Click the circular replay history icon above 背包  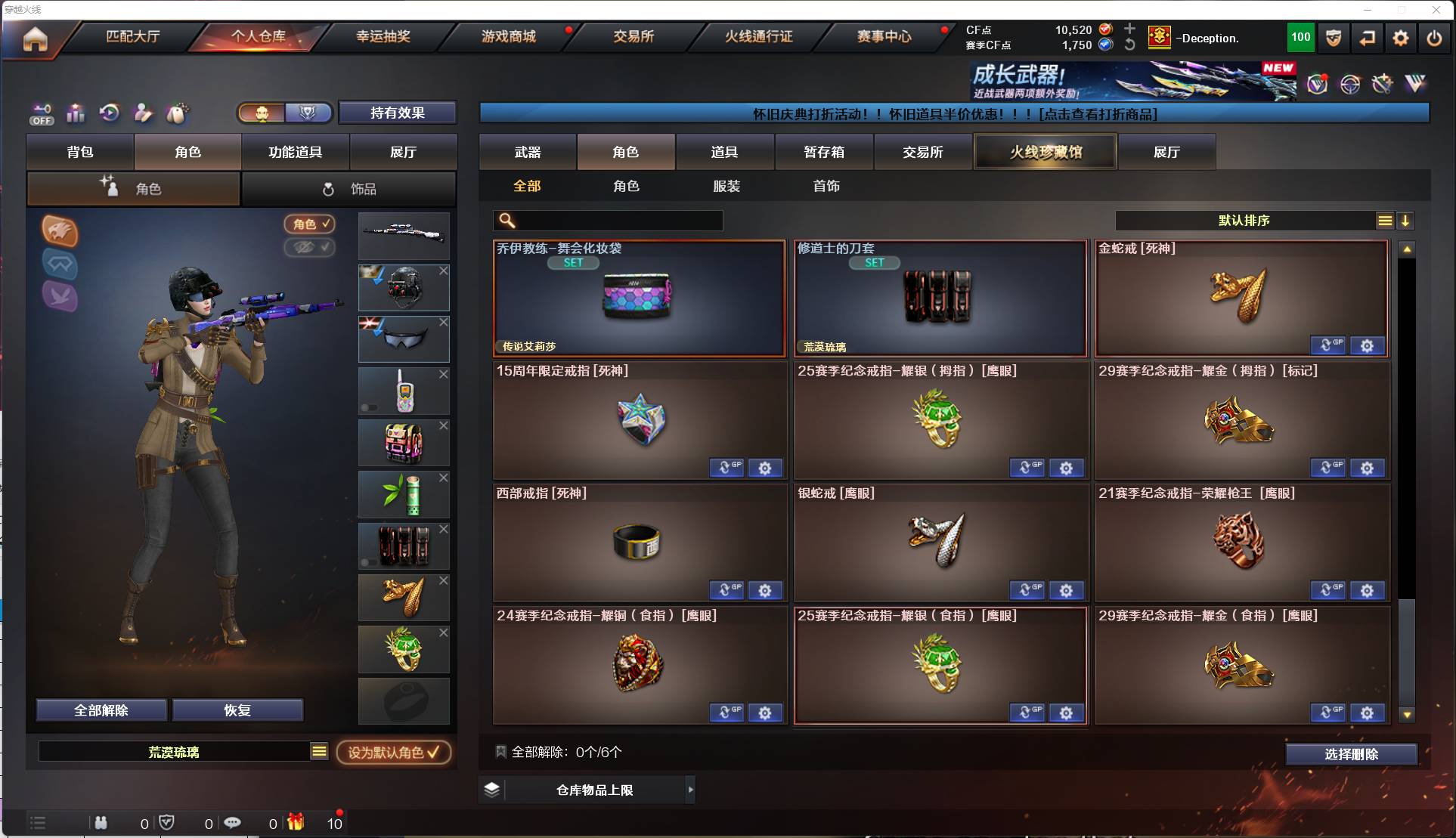point(109,113)
